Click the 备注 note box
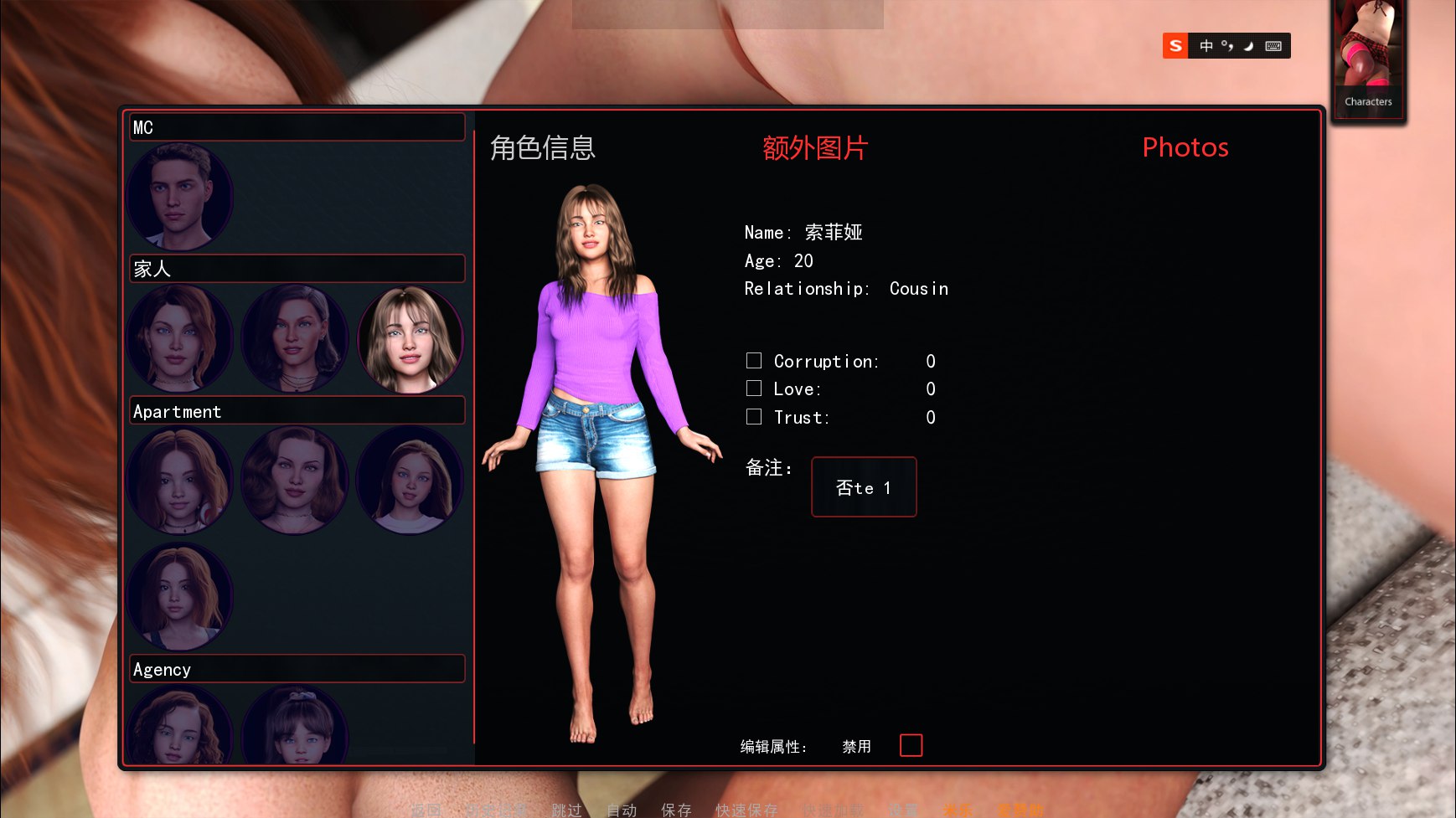The width and height of the screenshot is (1456, 818). (x=863, y=487)
